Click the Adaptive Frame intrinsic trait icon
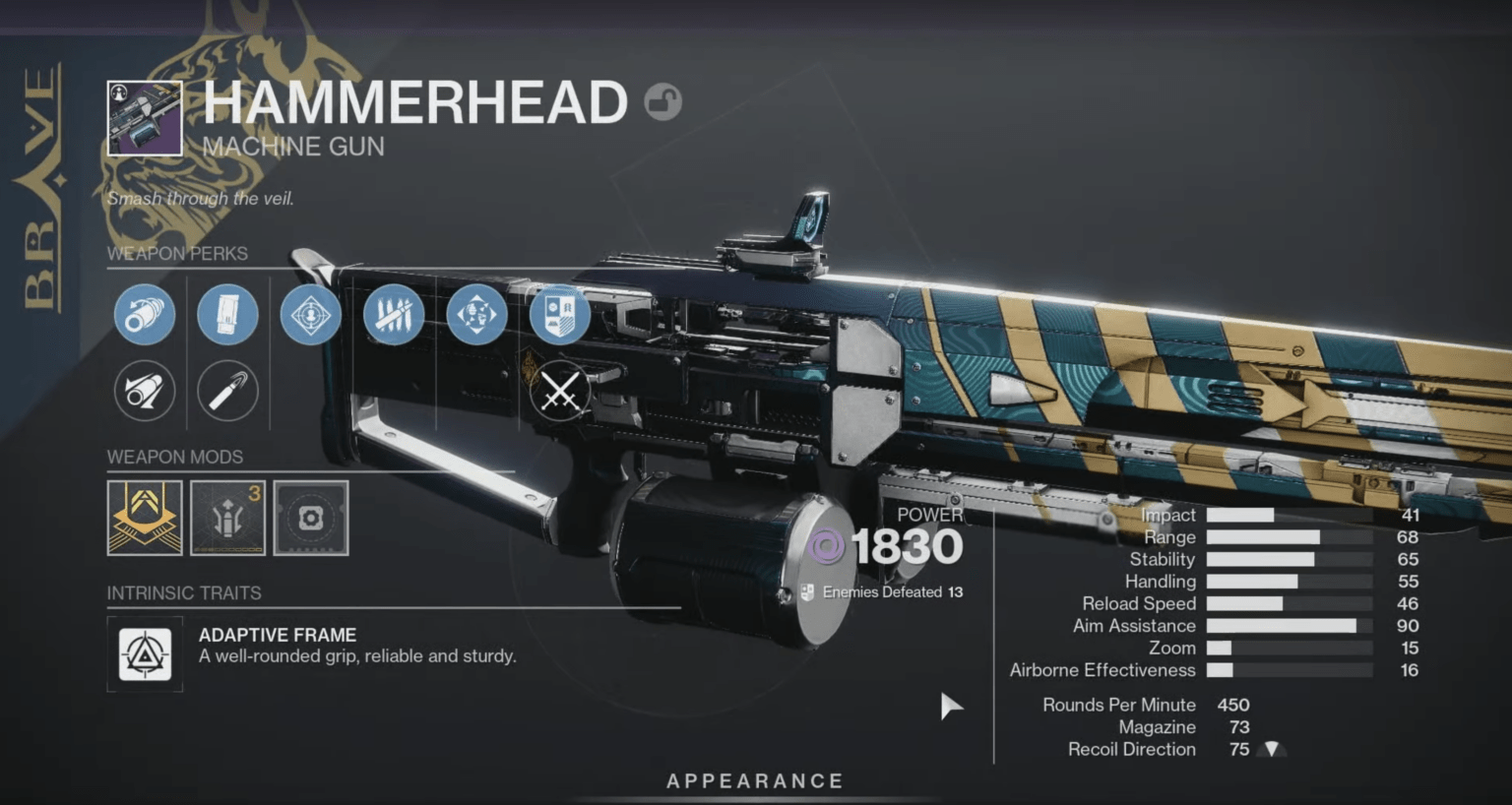The height and width of the screenshot is (805, 1512). (x=144, y=654)
